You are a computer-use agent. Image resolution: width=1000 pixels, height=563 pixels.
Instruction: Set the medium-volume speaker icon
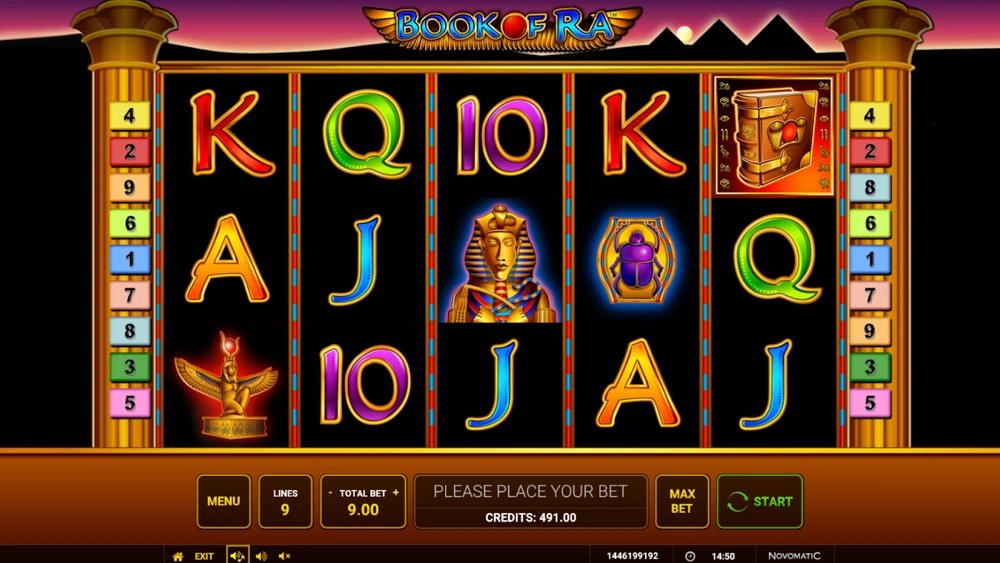[261, 556]
